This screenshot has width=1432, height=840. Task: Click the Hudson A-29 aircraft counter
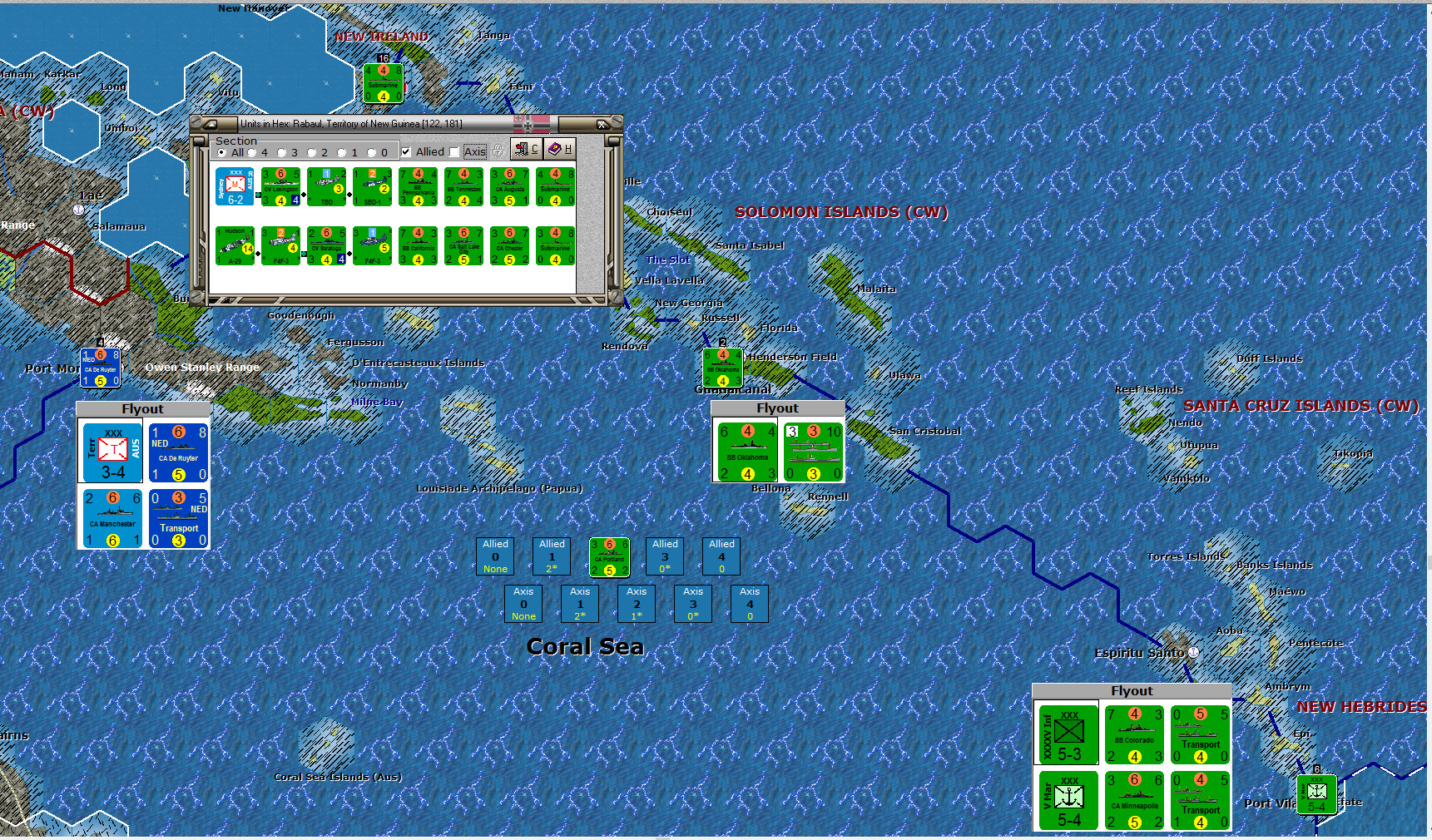point(235,245)
